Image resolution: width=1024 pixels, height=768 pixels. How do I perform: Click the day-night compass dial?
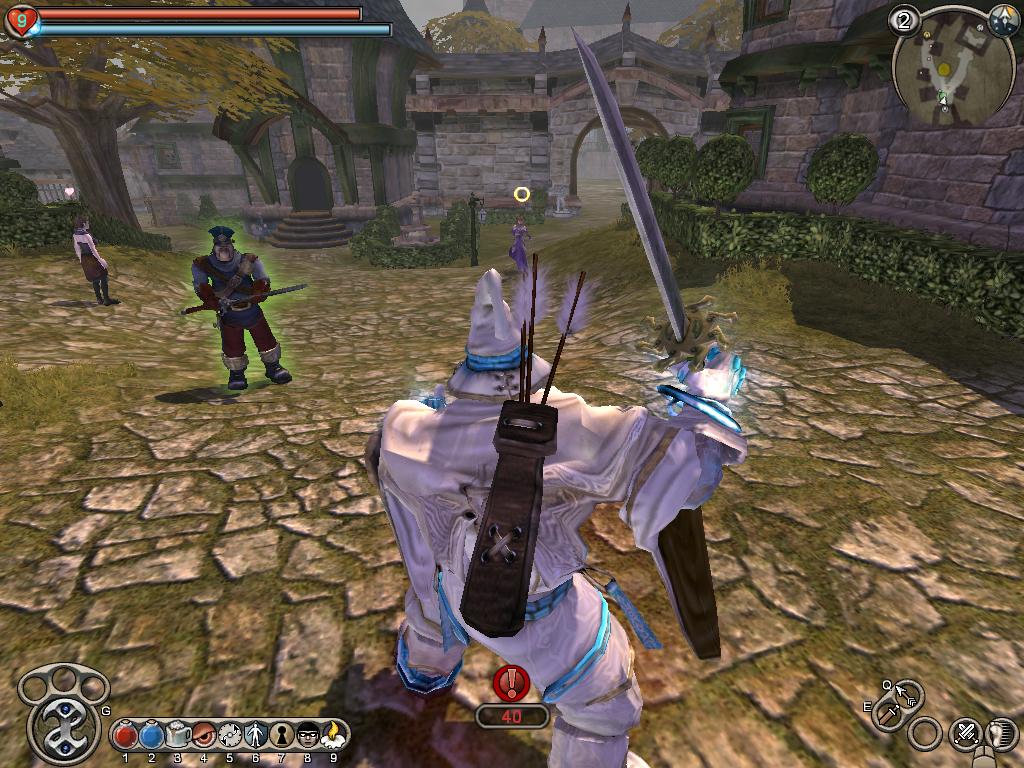point(1003,19)
